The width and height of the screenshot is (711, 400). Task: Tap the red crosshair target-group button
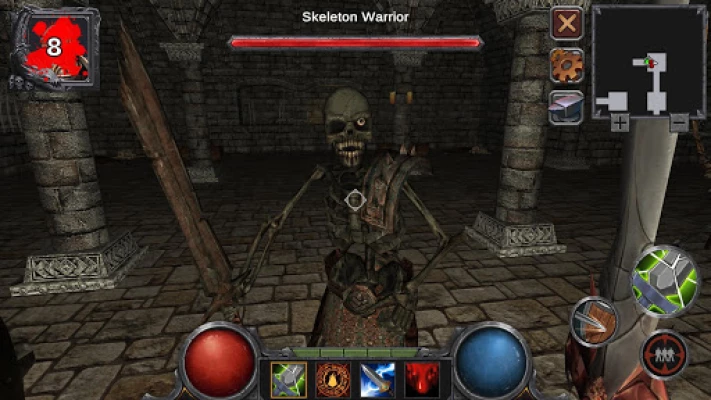tap(664, 355)
